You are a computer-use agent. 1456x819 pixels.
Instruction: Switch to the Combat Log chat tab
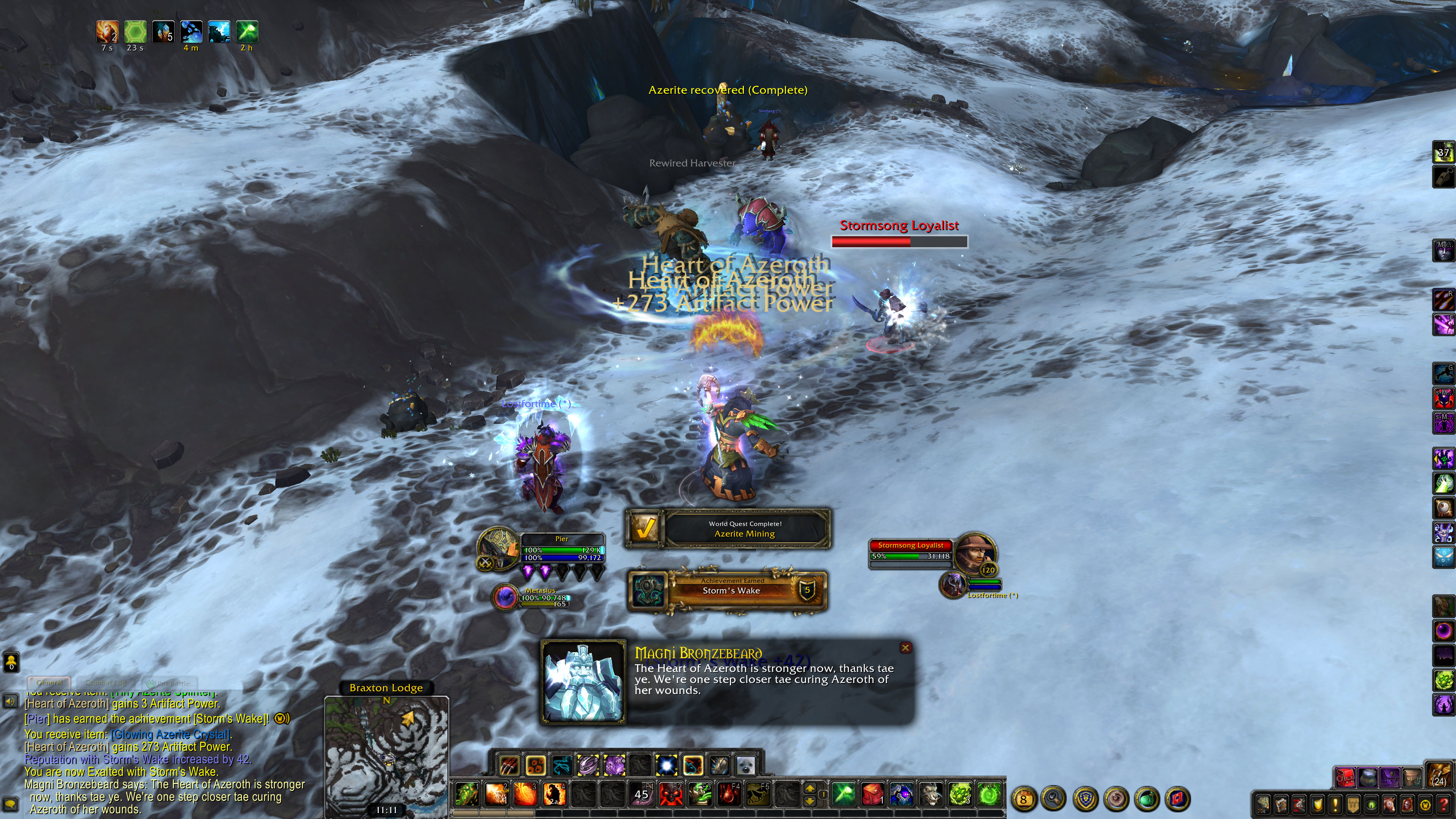click(x=106, y=683)
